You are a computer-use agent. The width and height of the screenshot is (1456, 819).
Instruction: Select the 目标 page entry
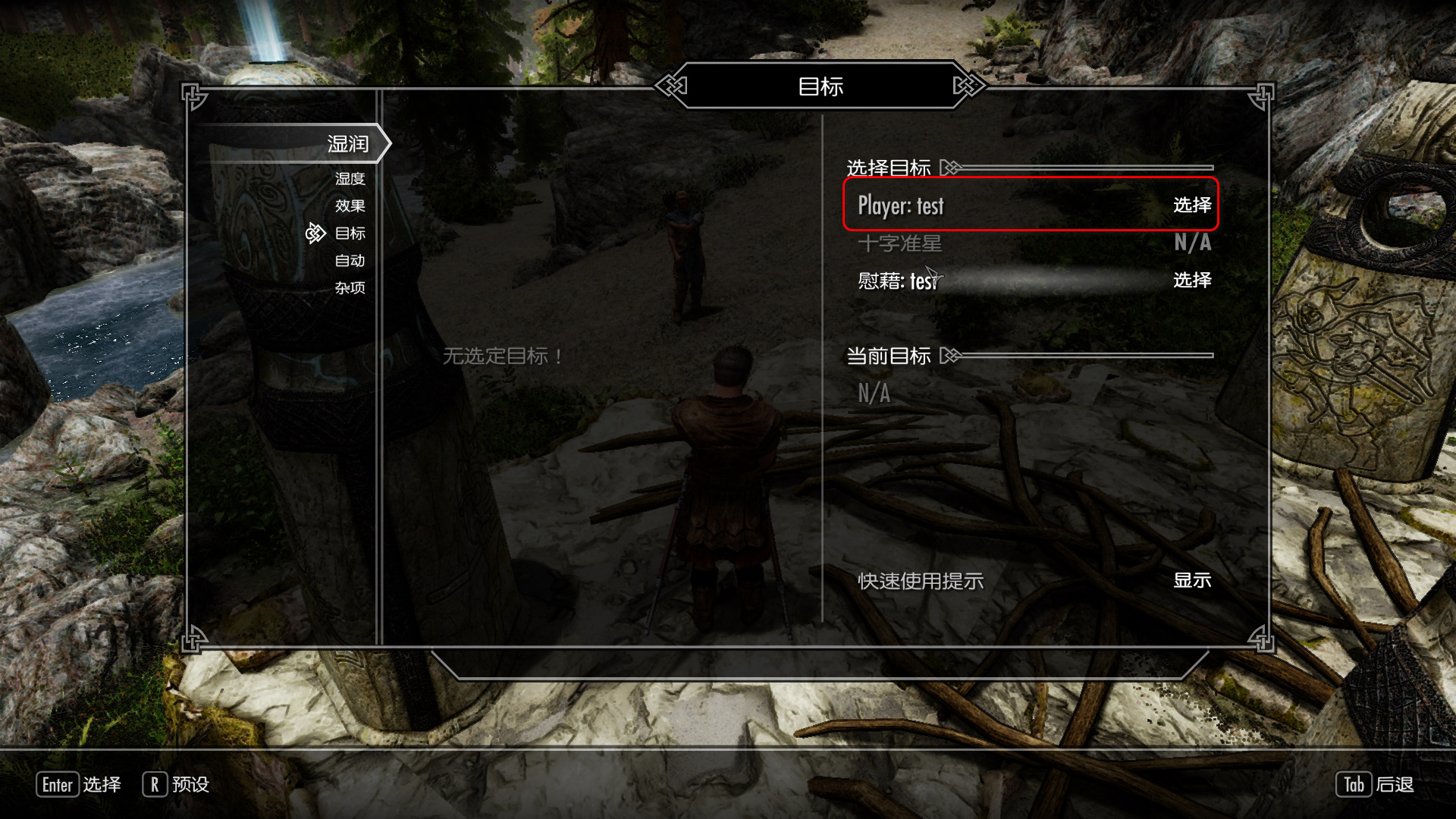pyautogui.click(x=350, y=234)
